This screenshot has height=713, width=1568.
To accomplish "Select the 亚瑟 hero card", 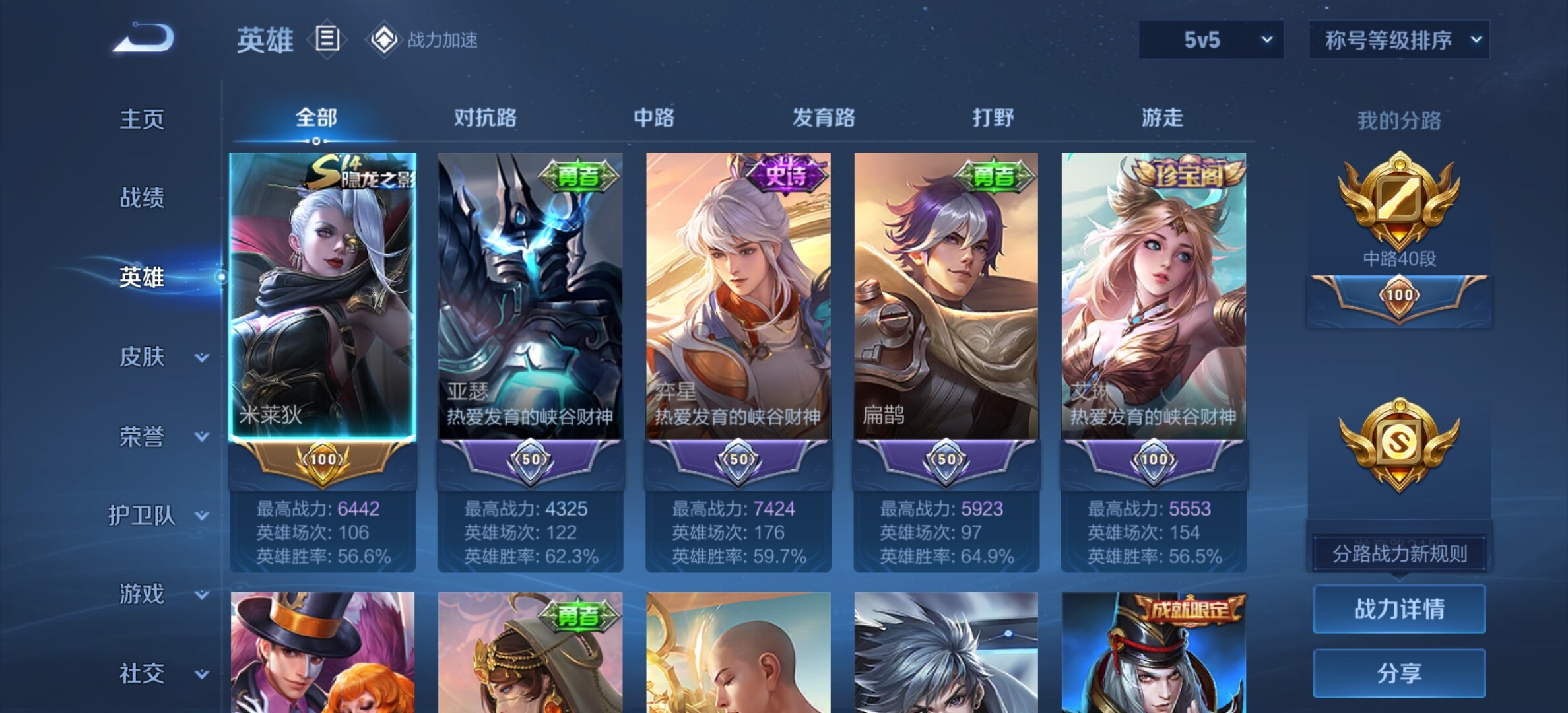I will 530,297.
